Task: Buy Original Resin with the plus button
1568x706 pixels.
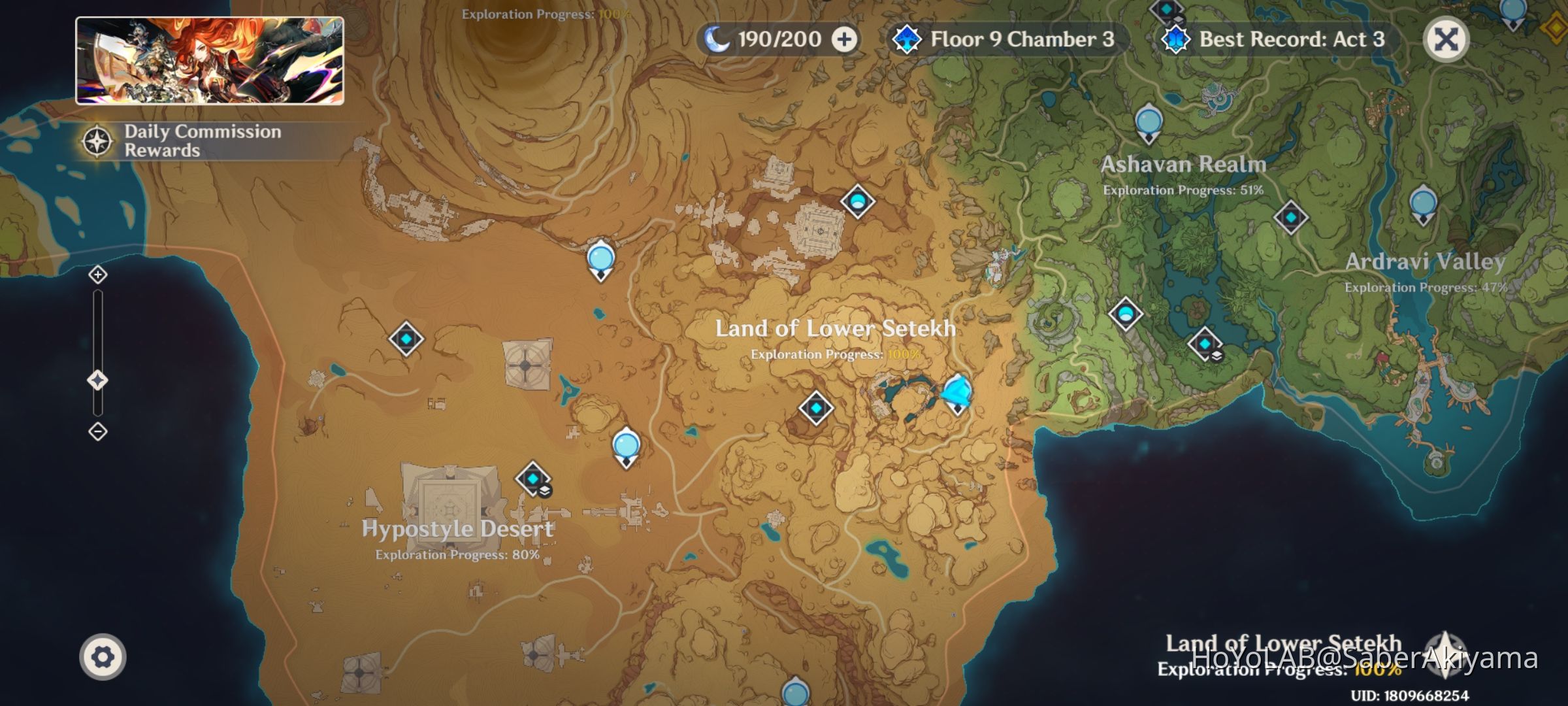Action: 846,39
